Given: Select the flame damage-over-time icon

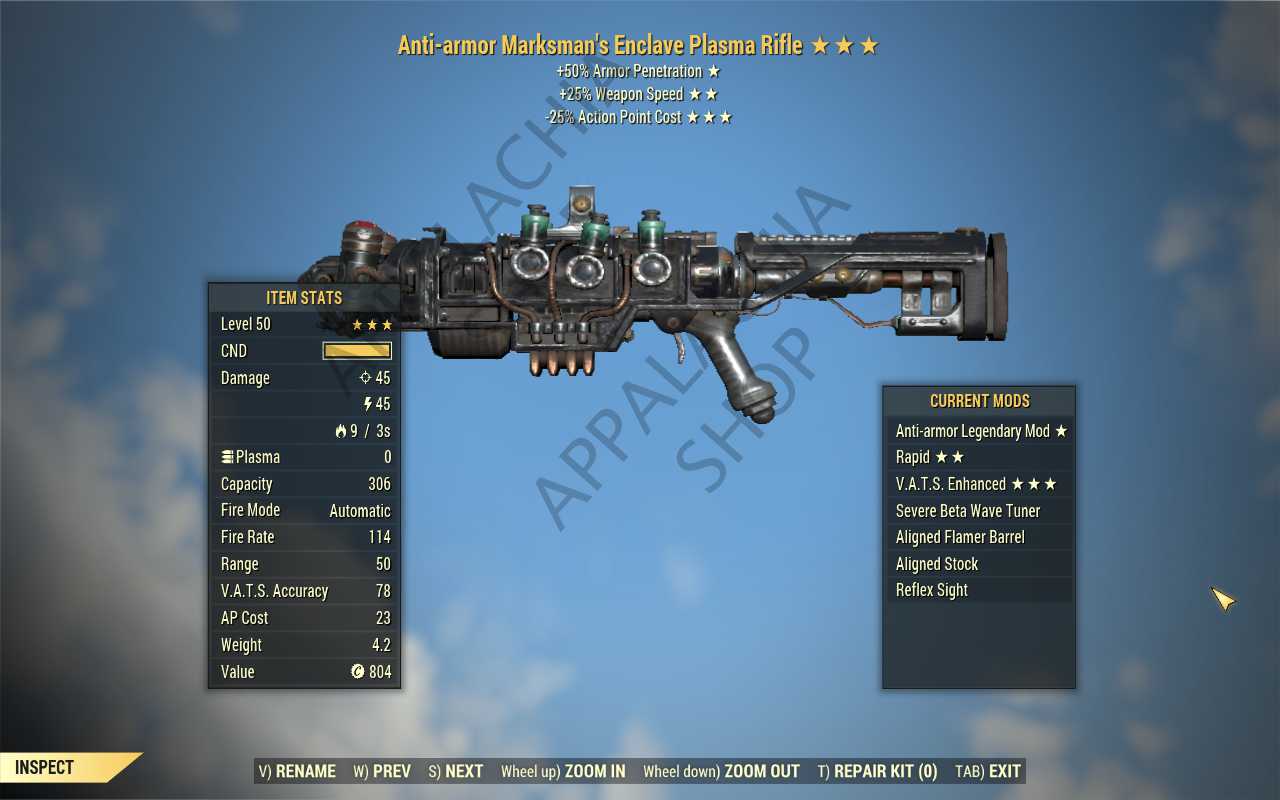Looking at the screenshot, I should click(x=339, y=430).
